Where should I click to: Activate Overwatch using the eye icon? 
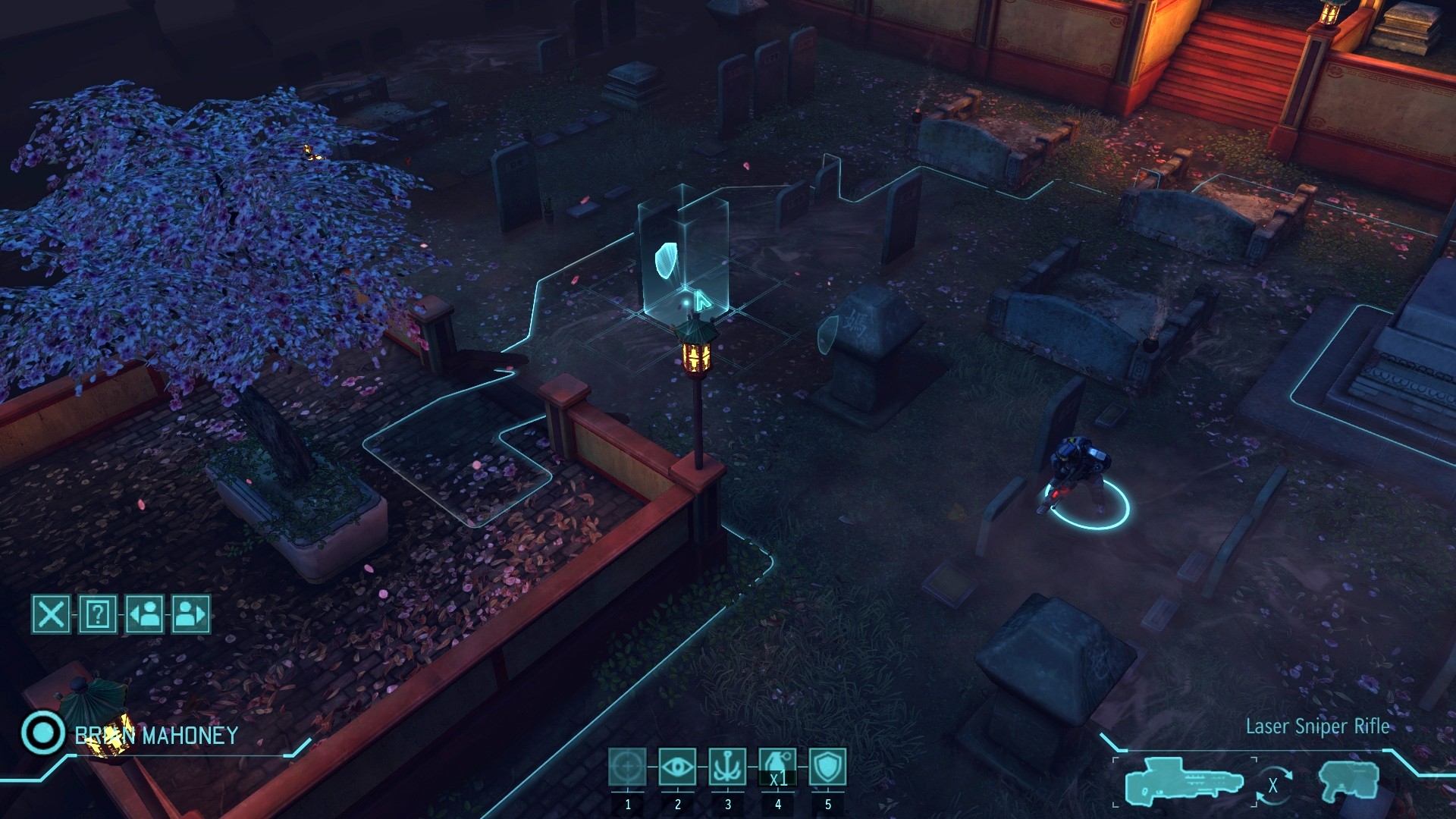(677, 767)
